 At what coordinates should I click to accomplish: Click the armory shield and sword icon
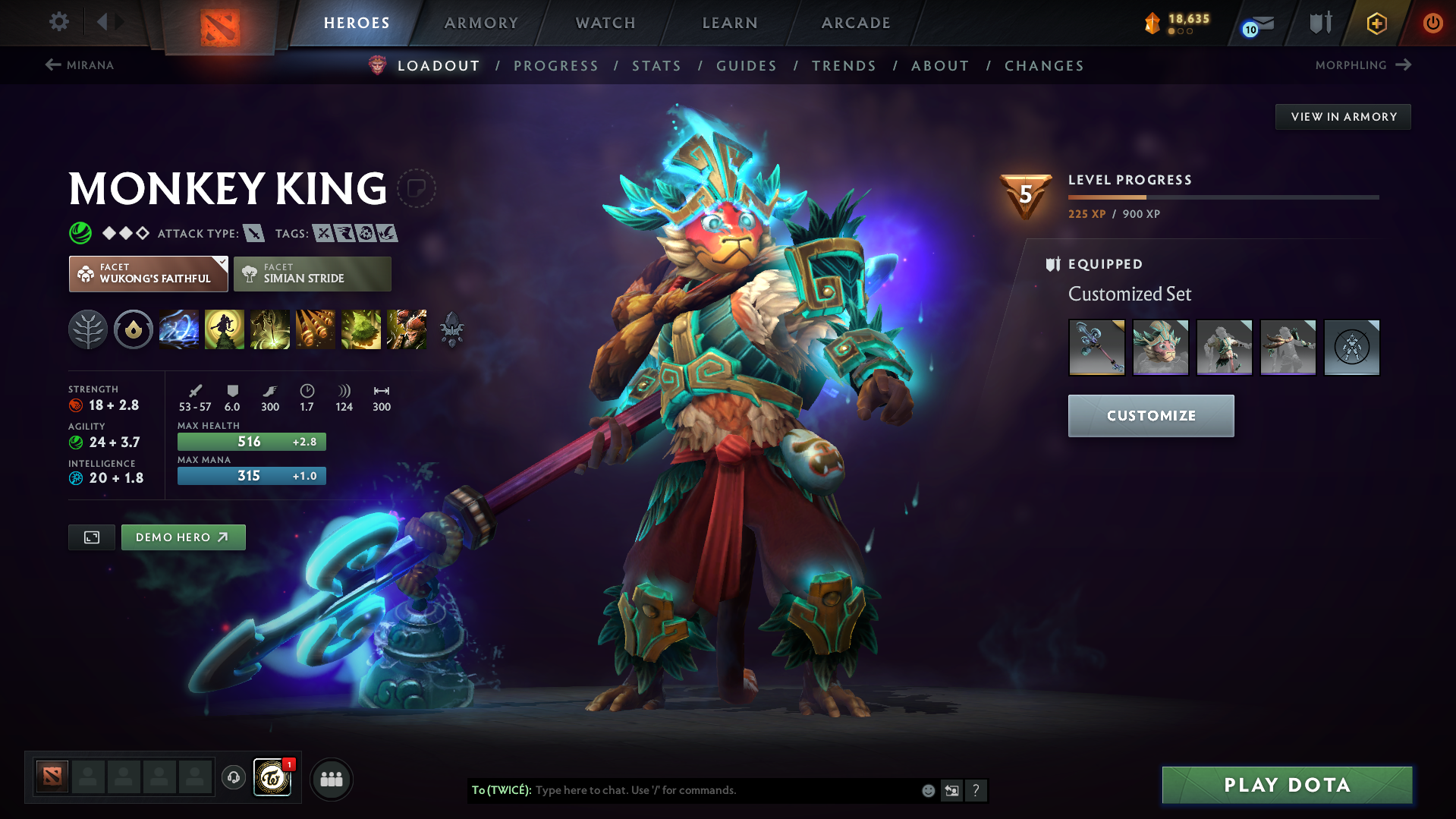tap(1319, 23)
